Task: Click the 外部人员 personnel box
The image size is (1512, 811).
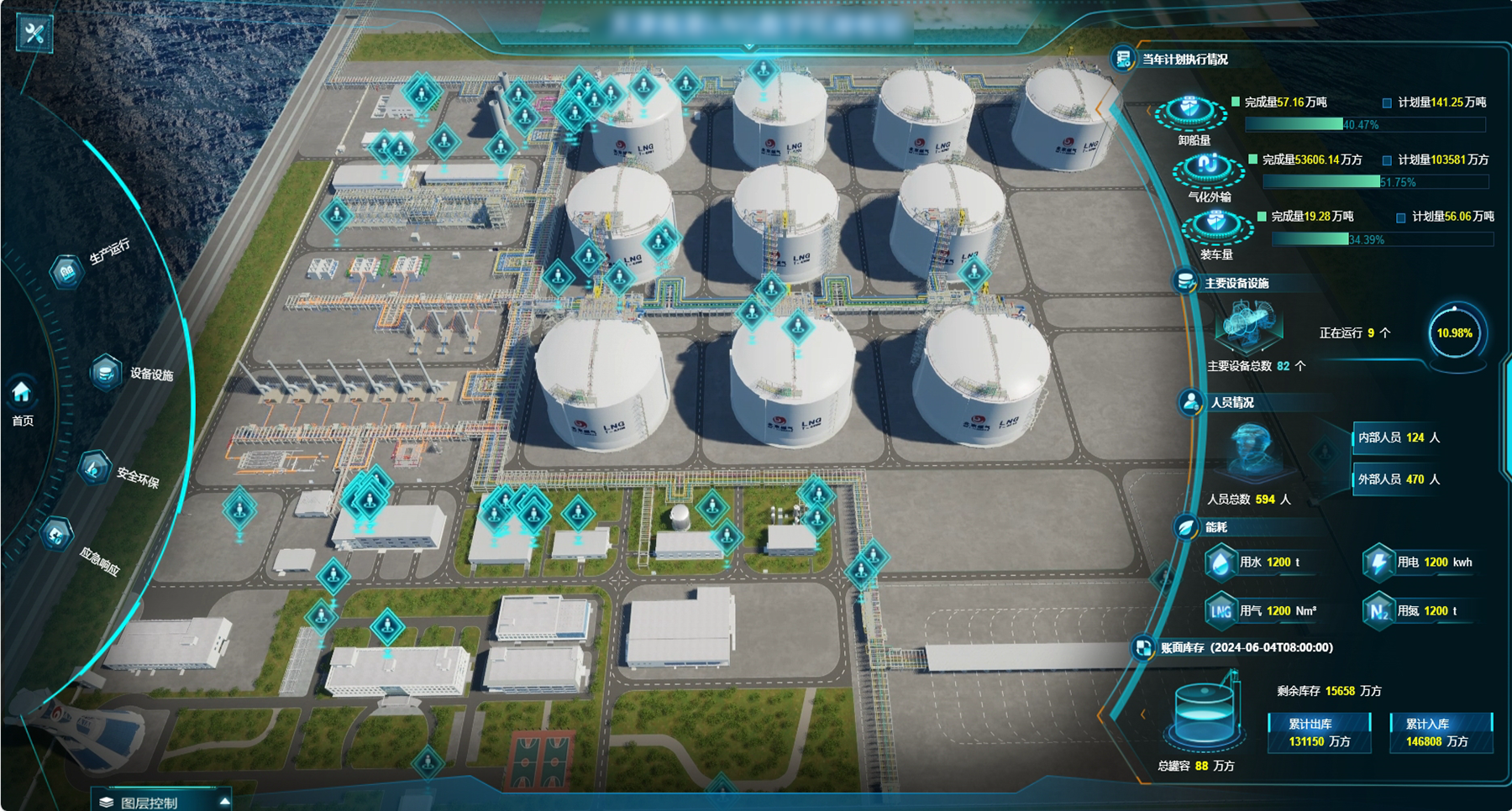Action: [x=1398, y=479]
